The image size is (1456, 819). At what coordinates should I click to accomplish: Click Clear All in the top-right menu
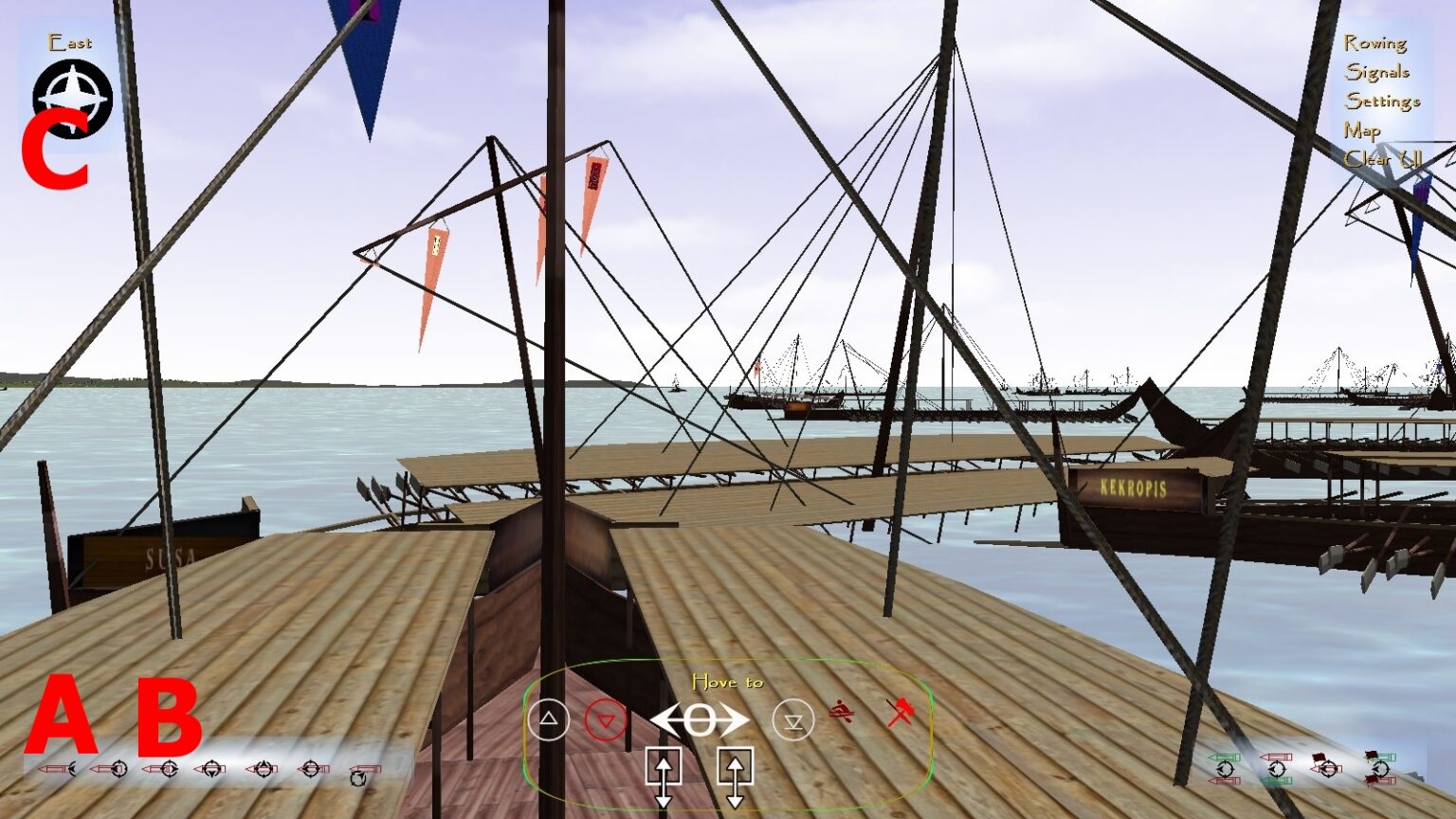1381,159
